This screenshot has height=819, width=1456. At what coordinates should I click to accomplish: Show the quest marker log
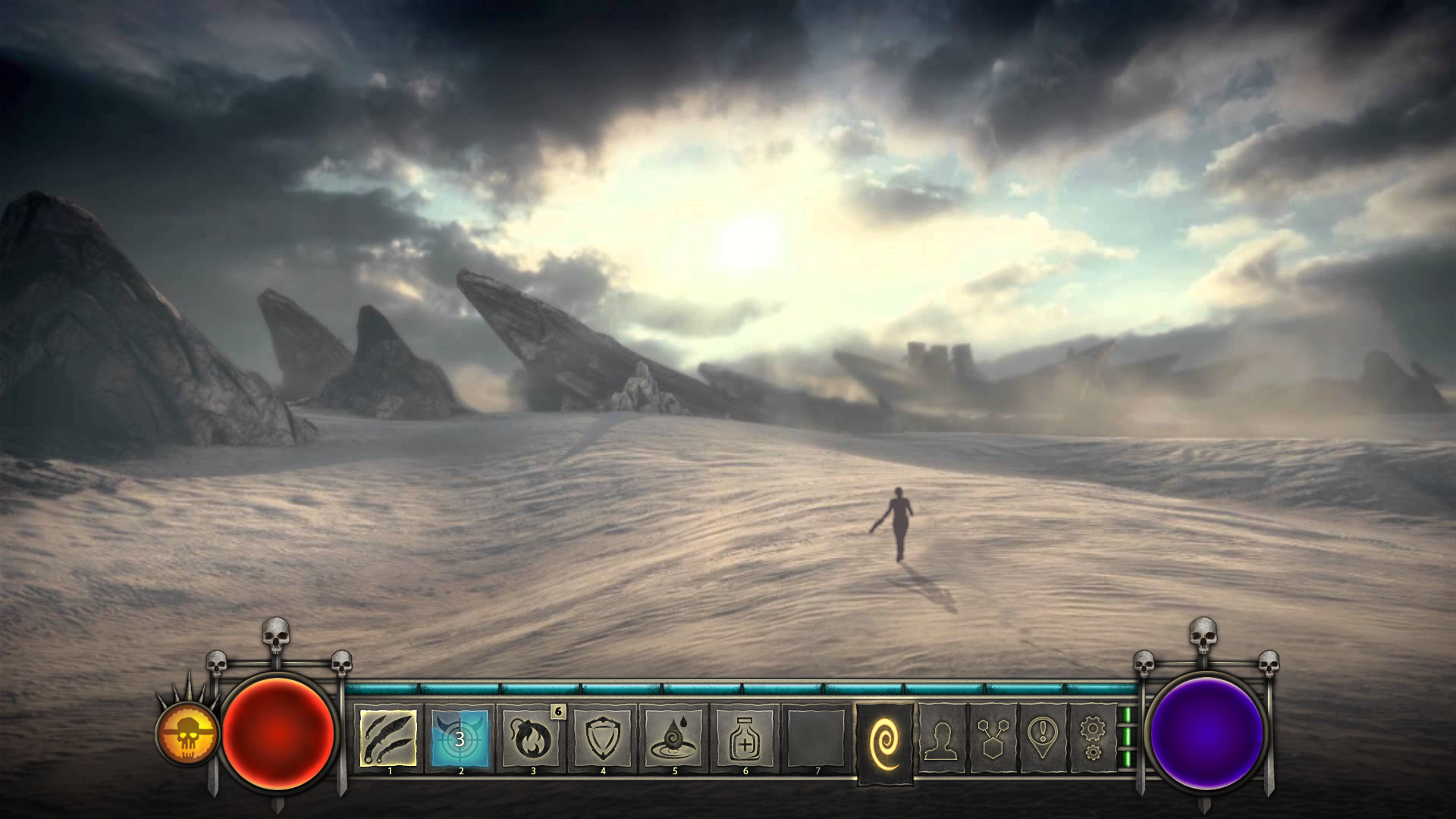1043,737
